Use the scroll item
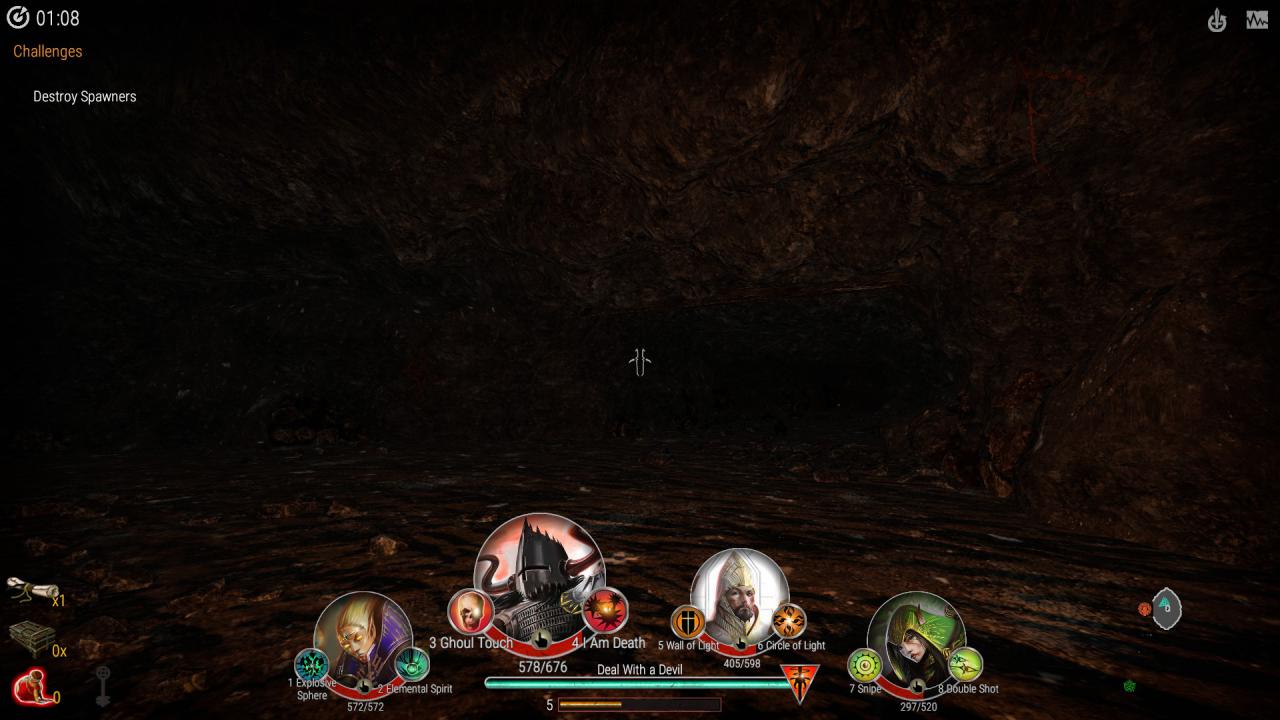 pyautogui.click(x=31, y=591)
